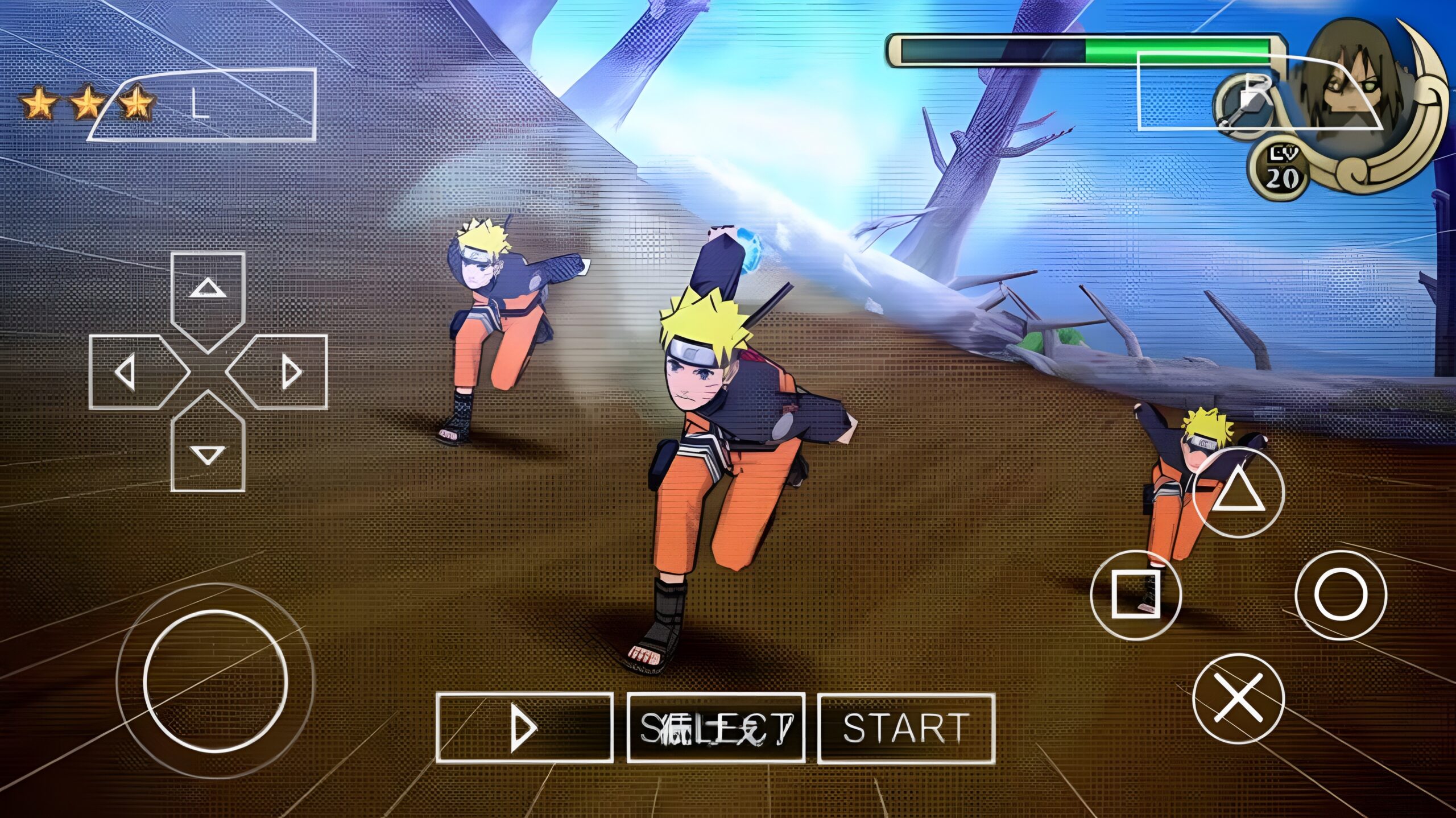Tap the circle action button
The width and height of the screenshot is (1456, 818).
click(x=1341, y=595)
